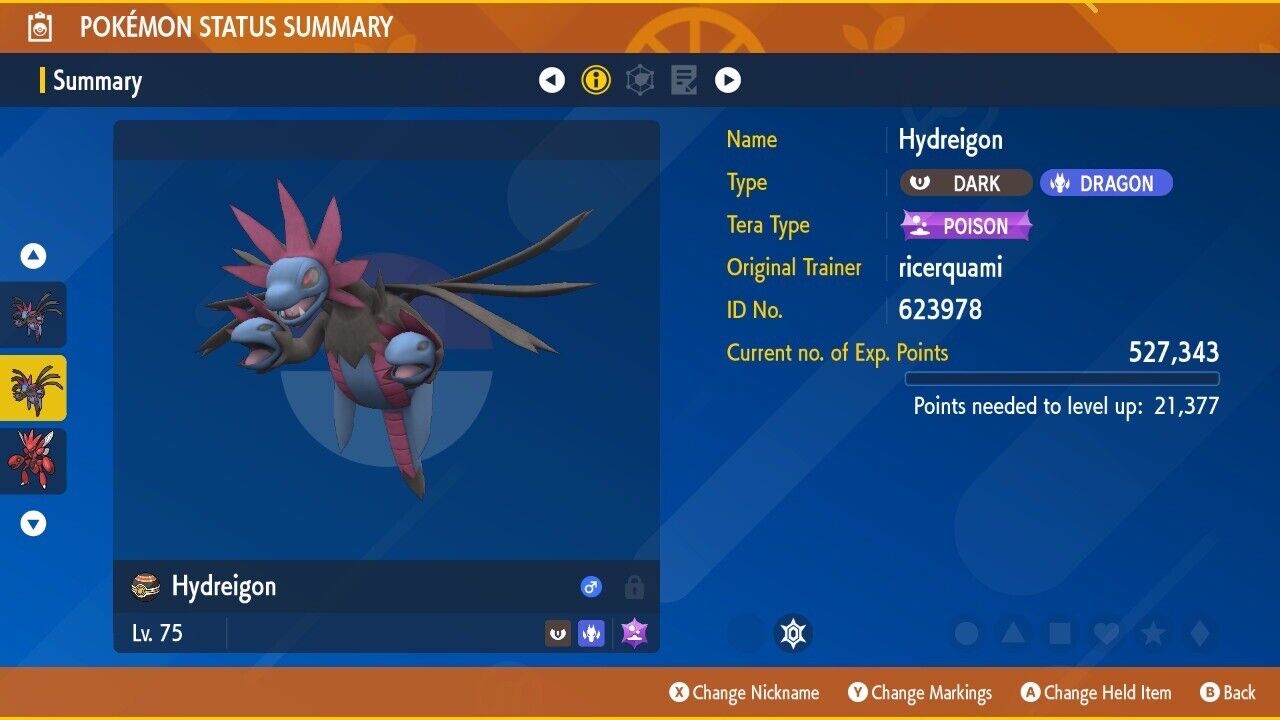Switch to the stats hexagon tab
1280x720 pixels.
pyautogui.click(x=640, y=80)
